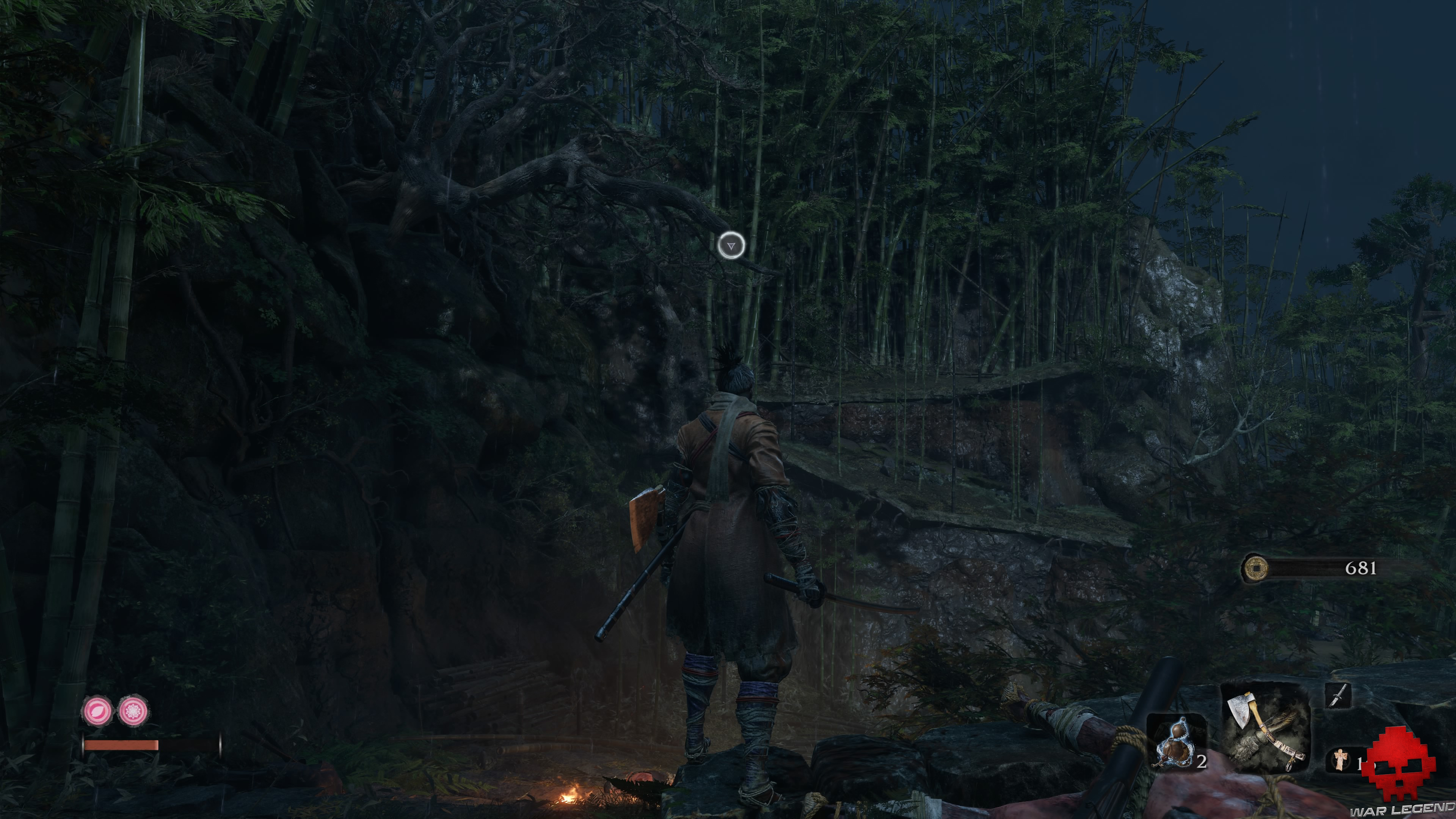Toggle the grapple prompt circle on the branch
The image size is (1456, 819).
coord(731,245)
